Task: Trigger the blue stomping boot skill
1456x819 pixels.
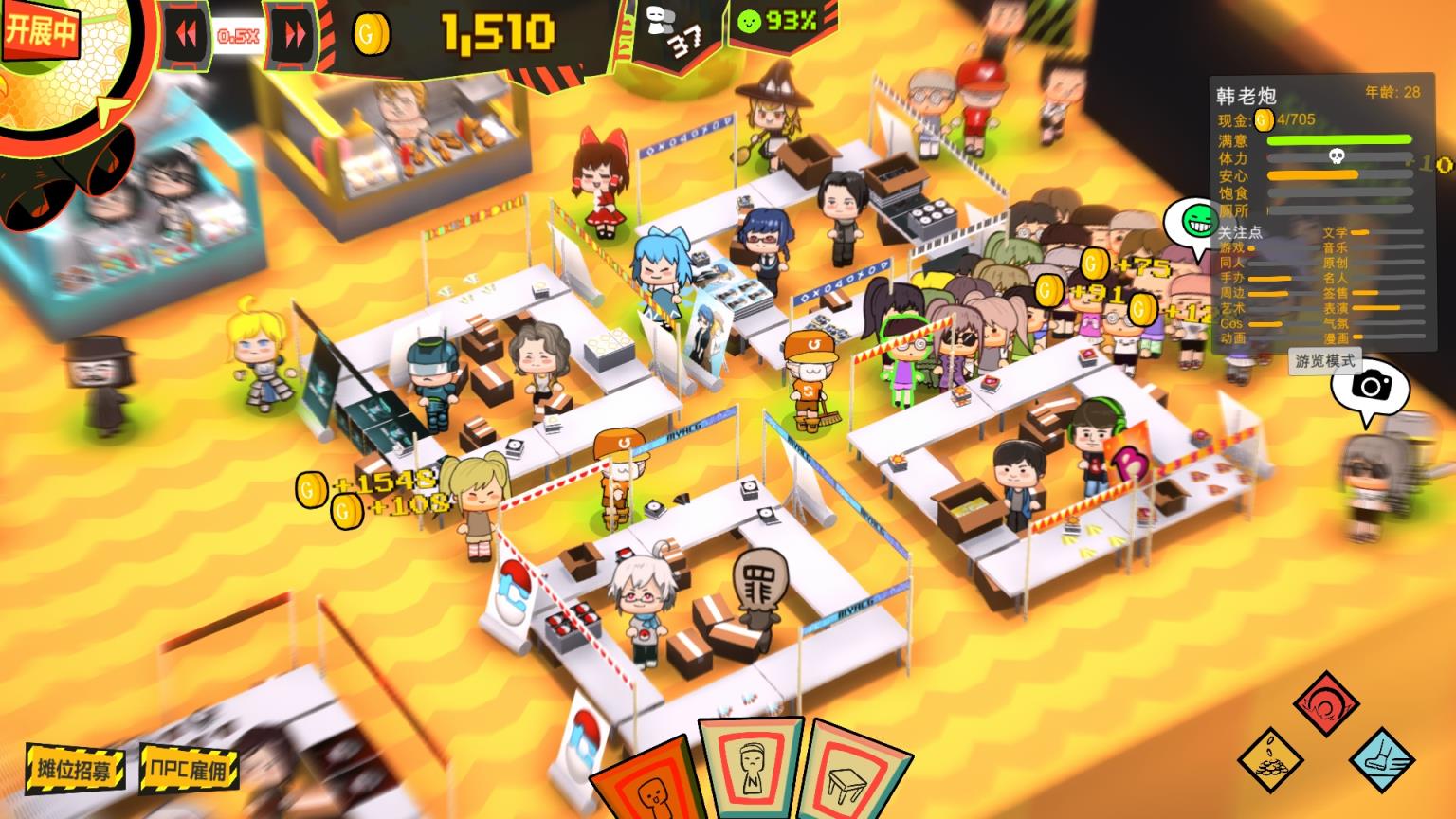Action: (1382, 759)
